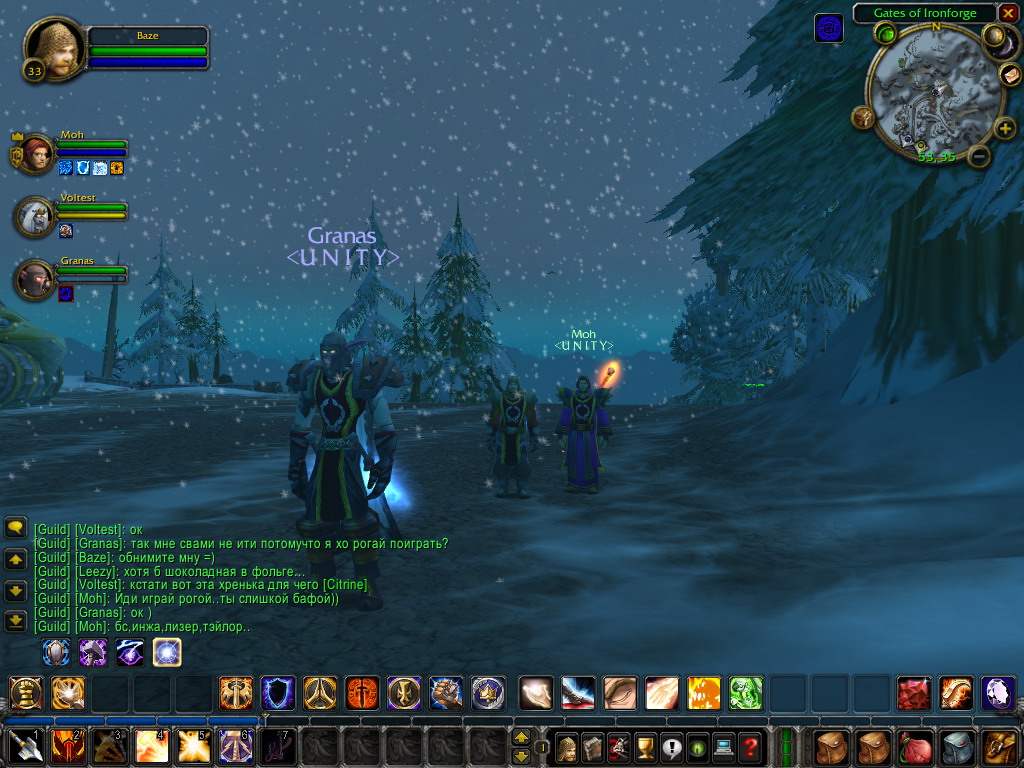Open the character info micro button
This screenshot has height=768, width=1024.
[x=568, y=747]
